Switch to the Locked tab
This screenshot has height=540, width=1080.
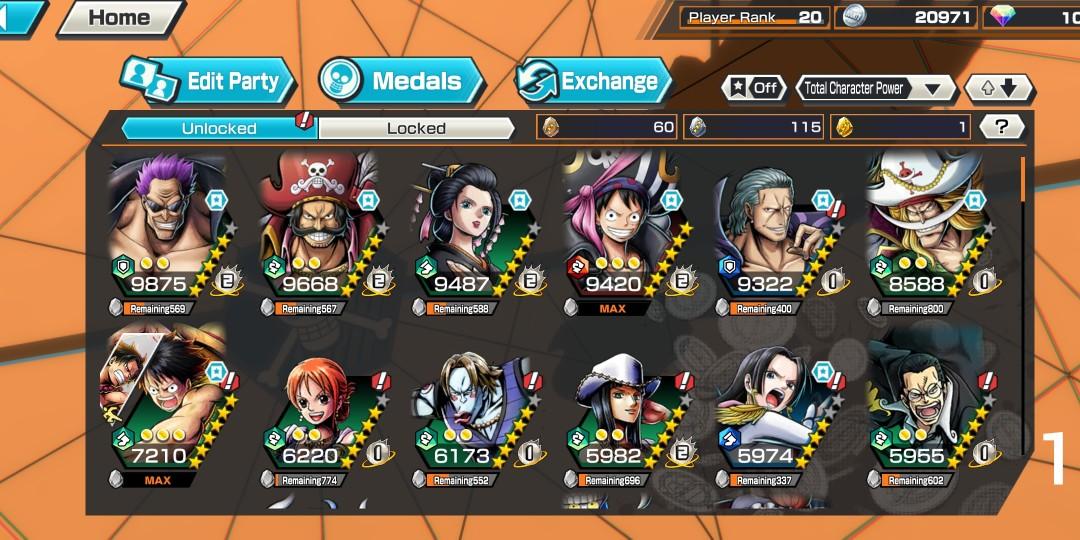[x=416, y=128]
